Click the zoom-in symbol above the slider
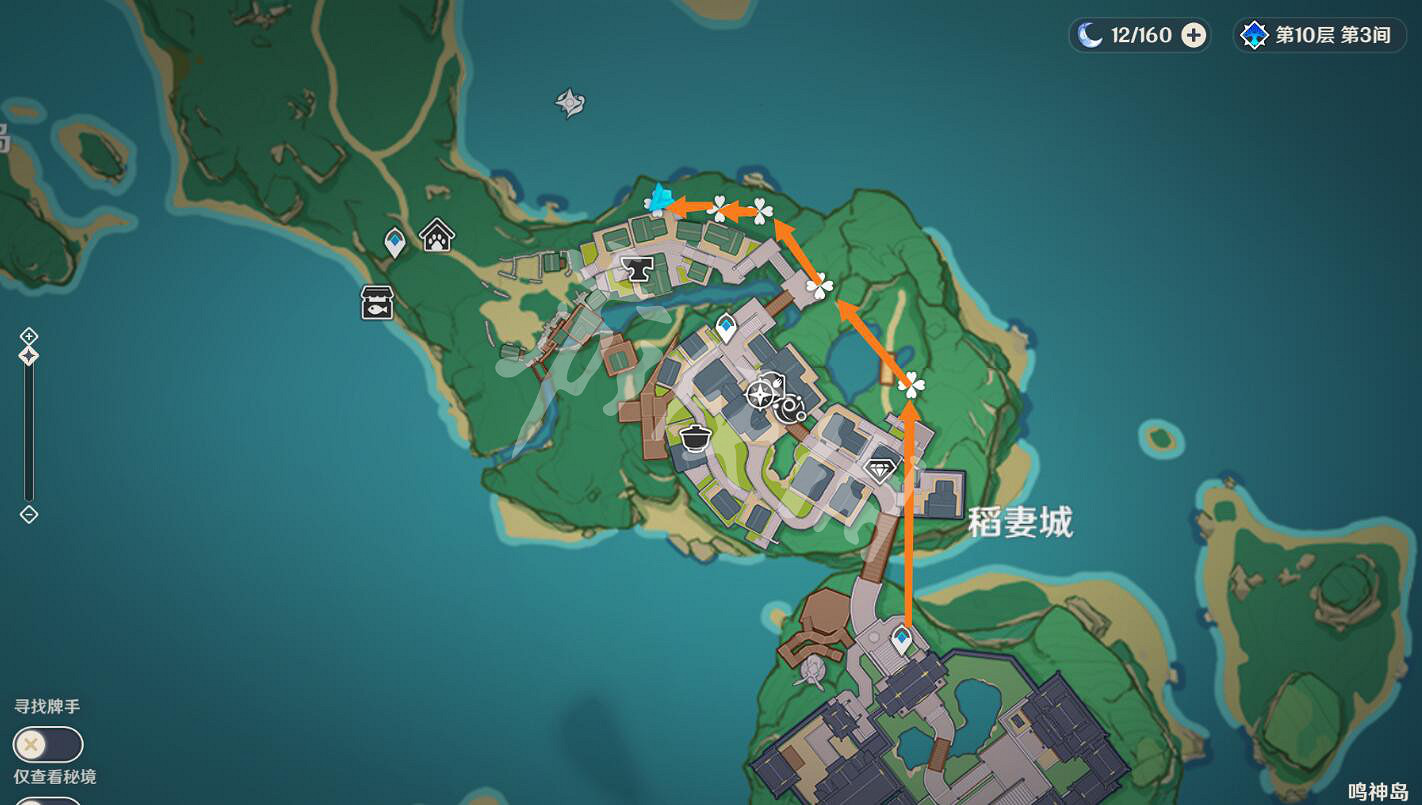Screen dimensions: 1422x805 click(28, 338)
